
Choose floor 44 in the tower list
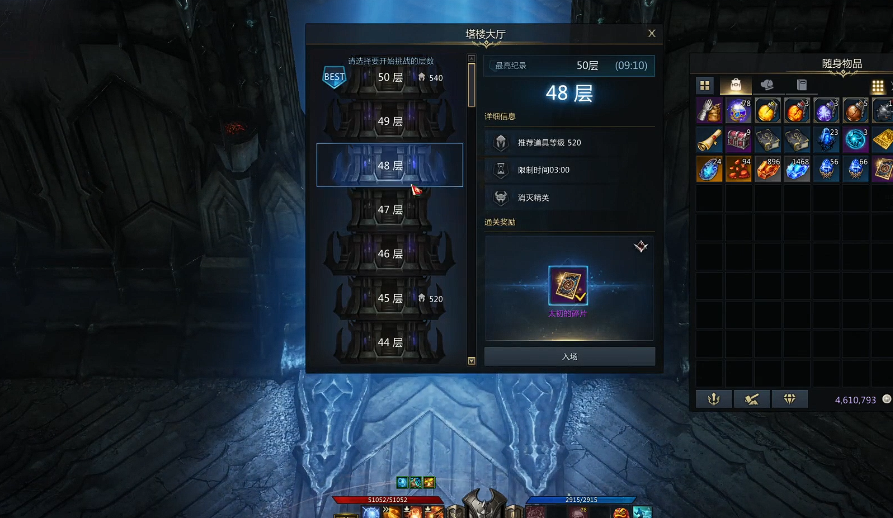tap(389, 342)
